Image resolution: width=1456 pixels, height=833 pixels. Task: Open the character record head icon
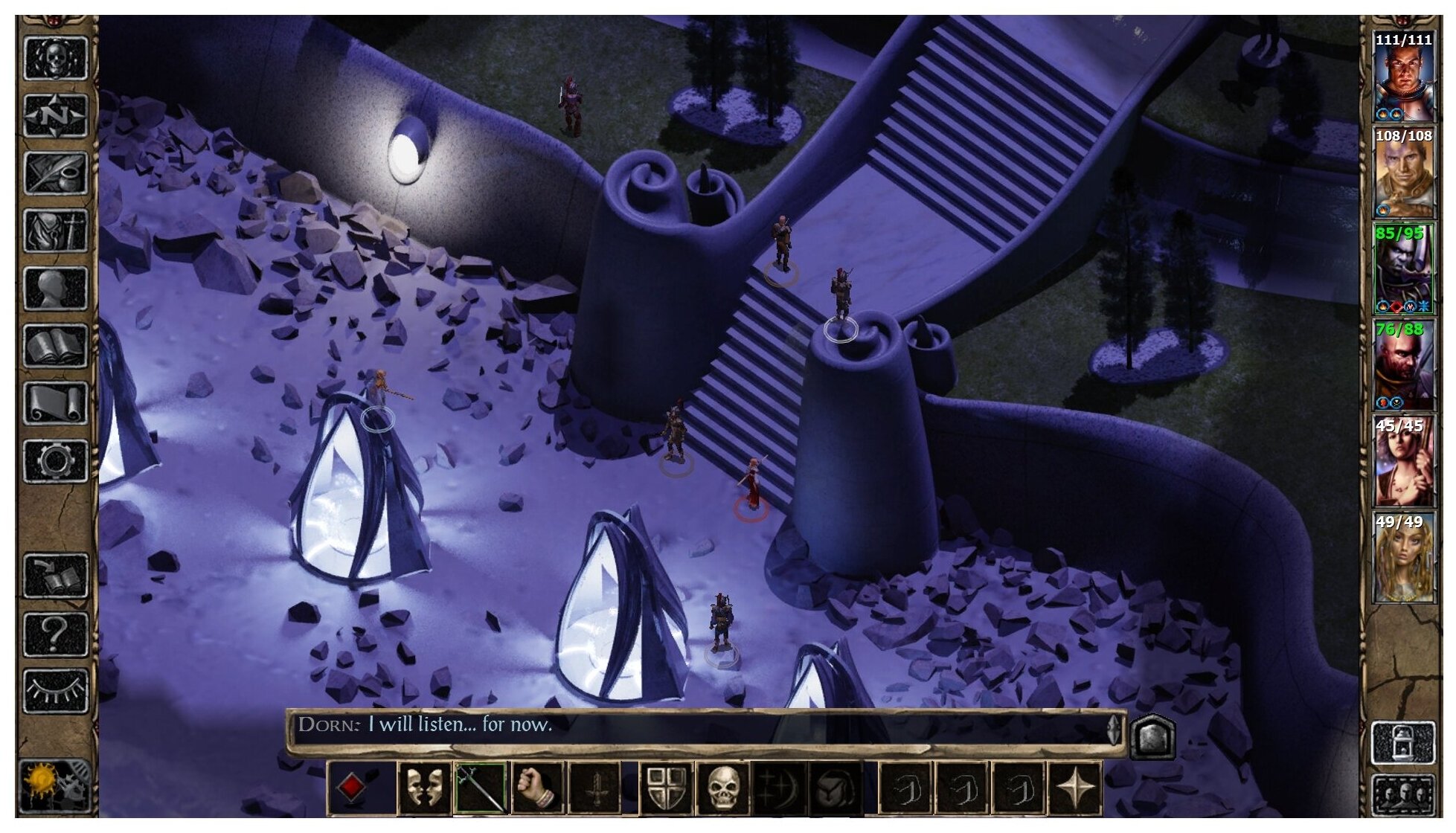pyautogui.click(x=55, y=288)
